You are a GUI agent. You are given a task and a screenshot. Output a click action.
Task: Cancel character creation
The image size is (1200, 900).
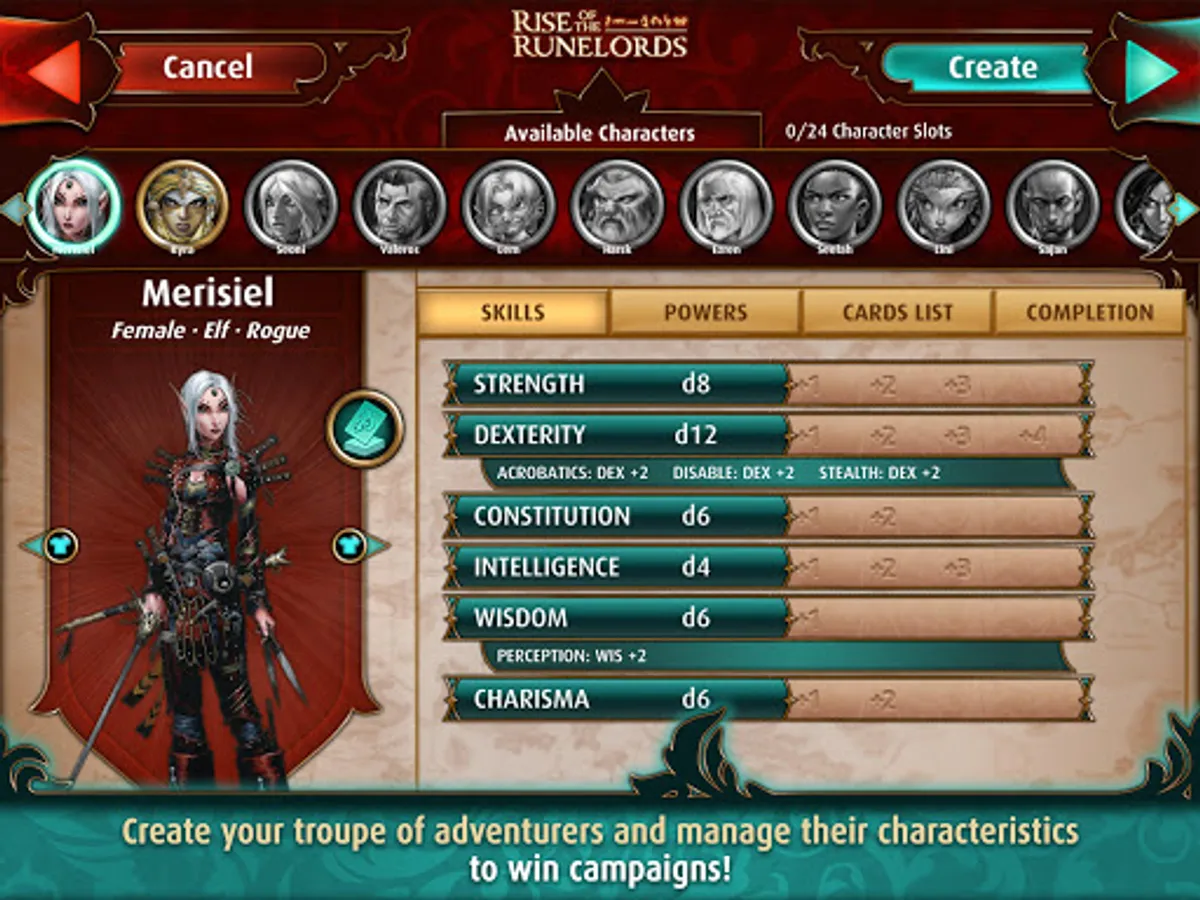(208, 68)
